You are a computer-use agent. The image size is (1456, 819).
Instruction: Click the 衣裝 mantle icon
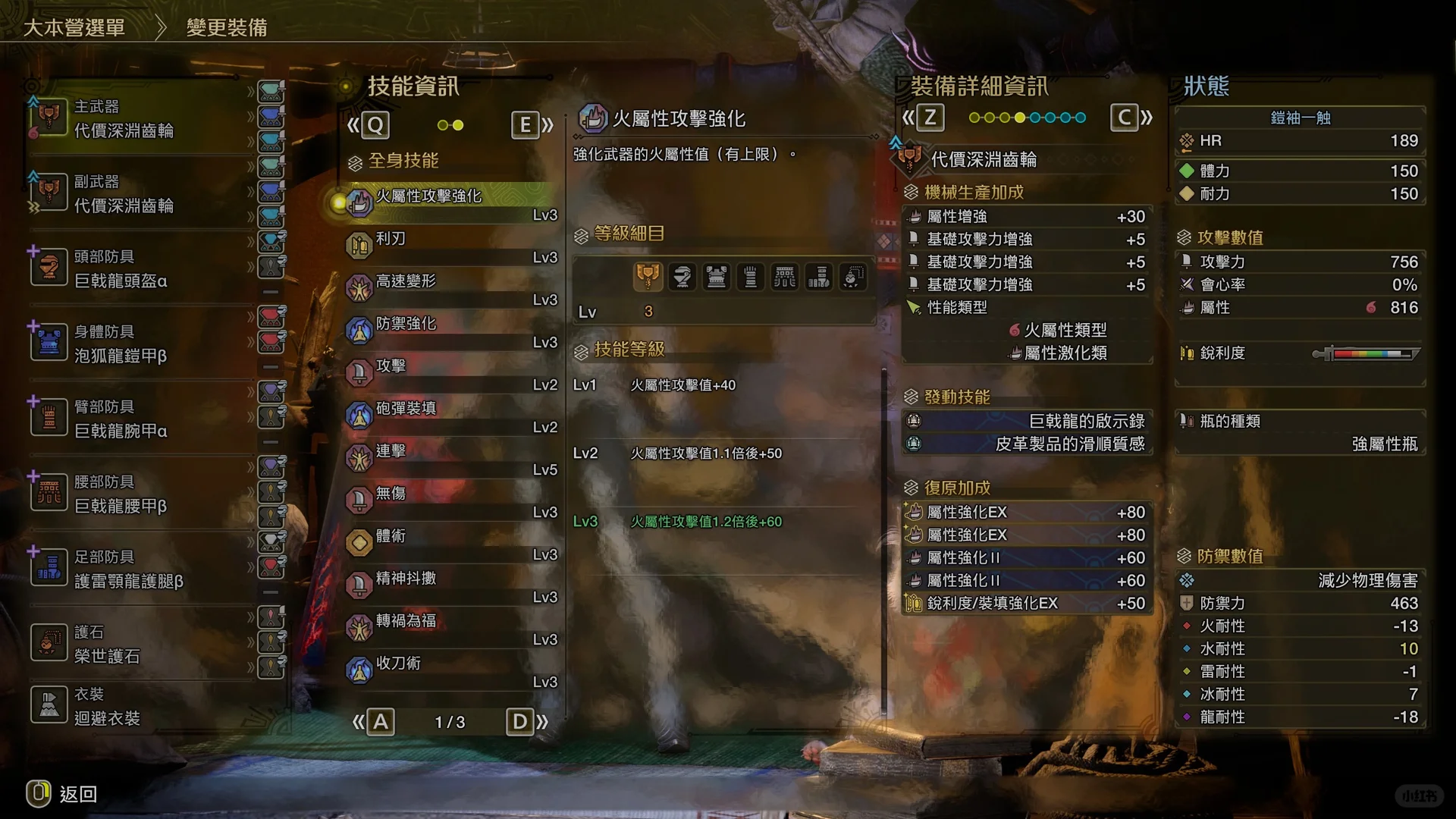point(49,704)
